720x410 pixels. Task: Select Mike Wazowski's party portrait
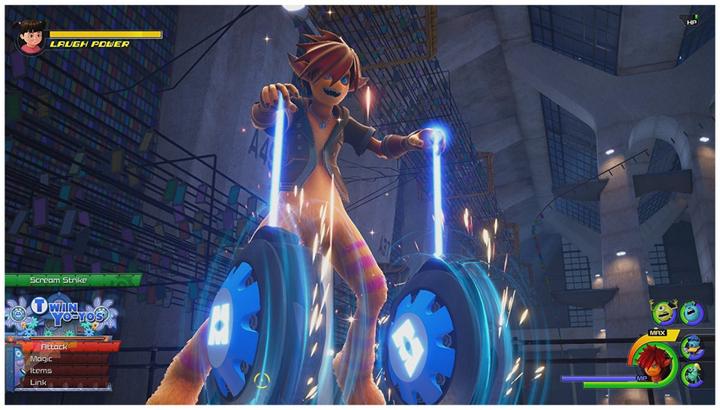(665, 313)
